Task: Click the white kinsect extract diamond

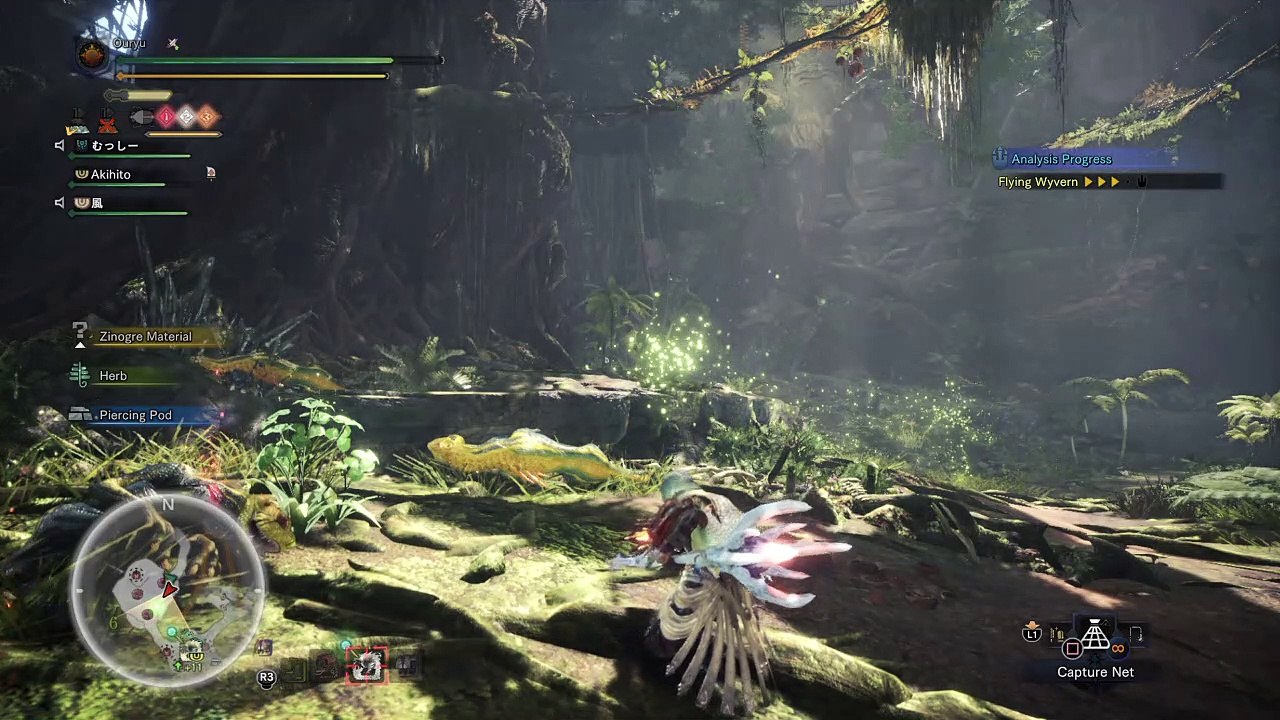Action: 186,117
